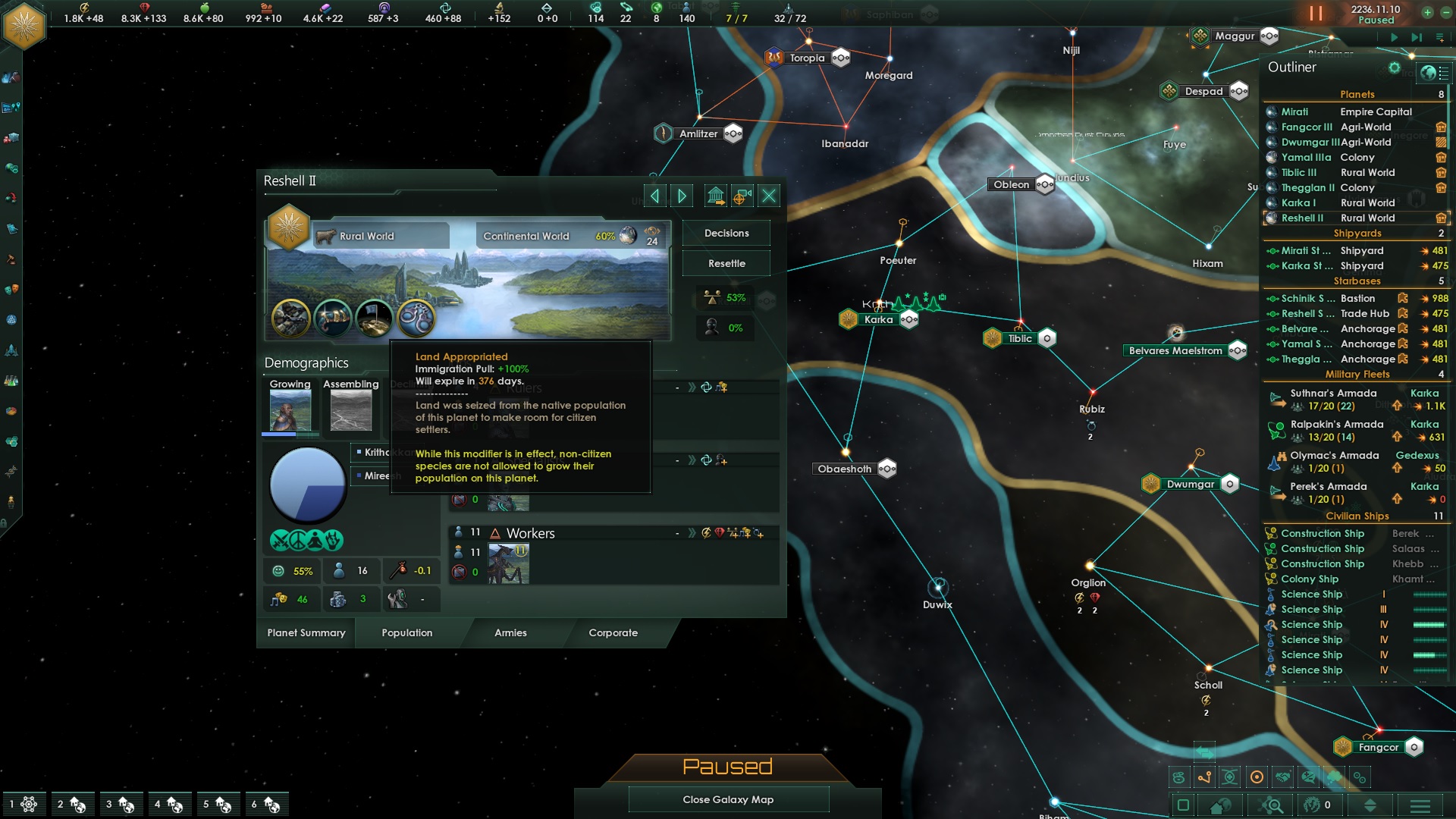1456x819 pixels.
Task: Select the Planet Summary tab
Action: pos(306,633)
